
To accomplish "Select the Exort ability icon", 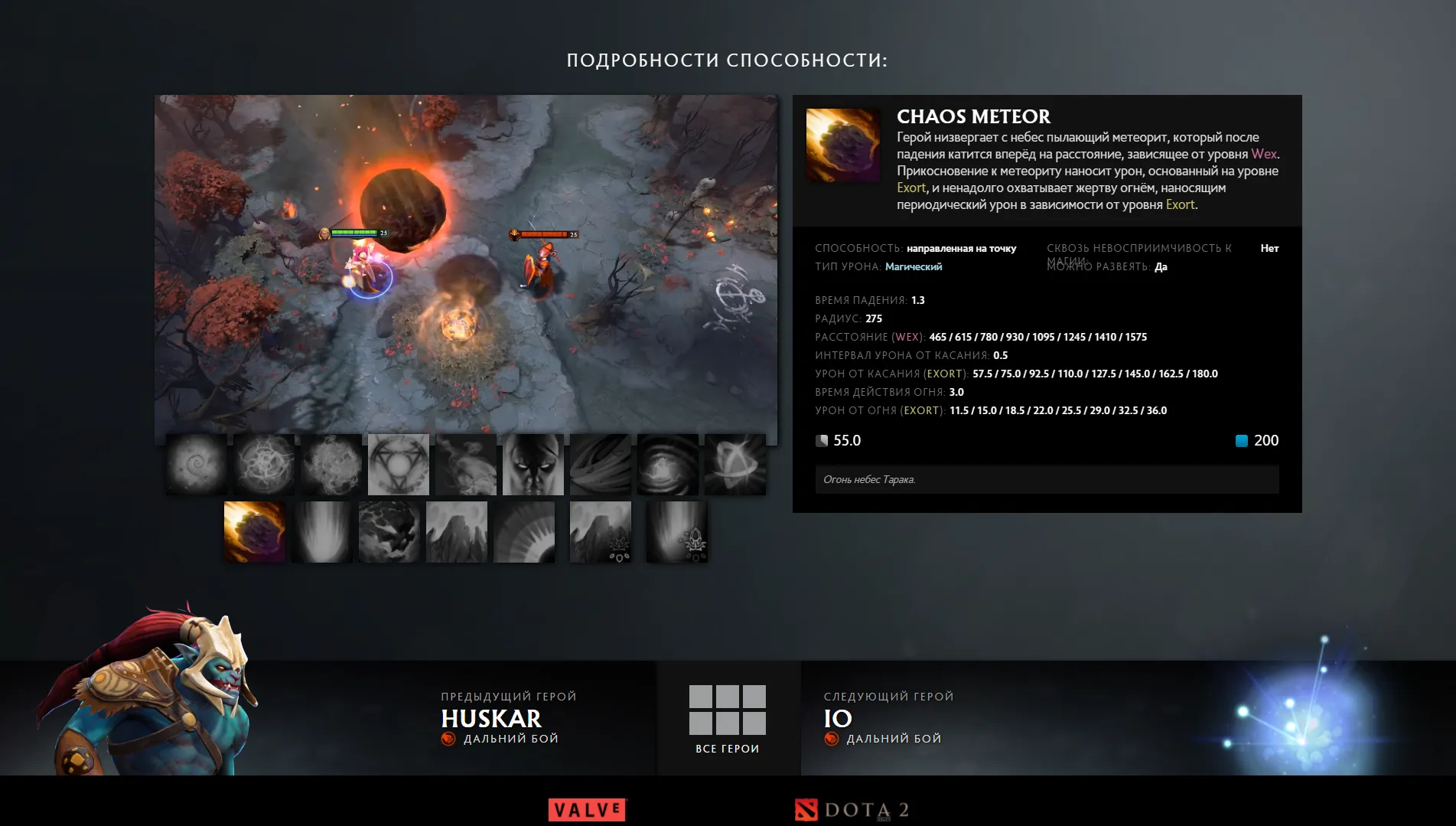I will (x=331, y=465).
